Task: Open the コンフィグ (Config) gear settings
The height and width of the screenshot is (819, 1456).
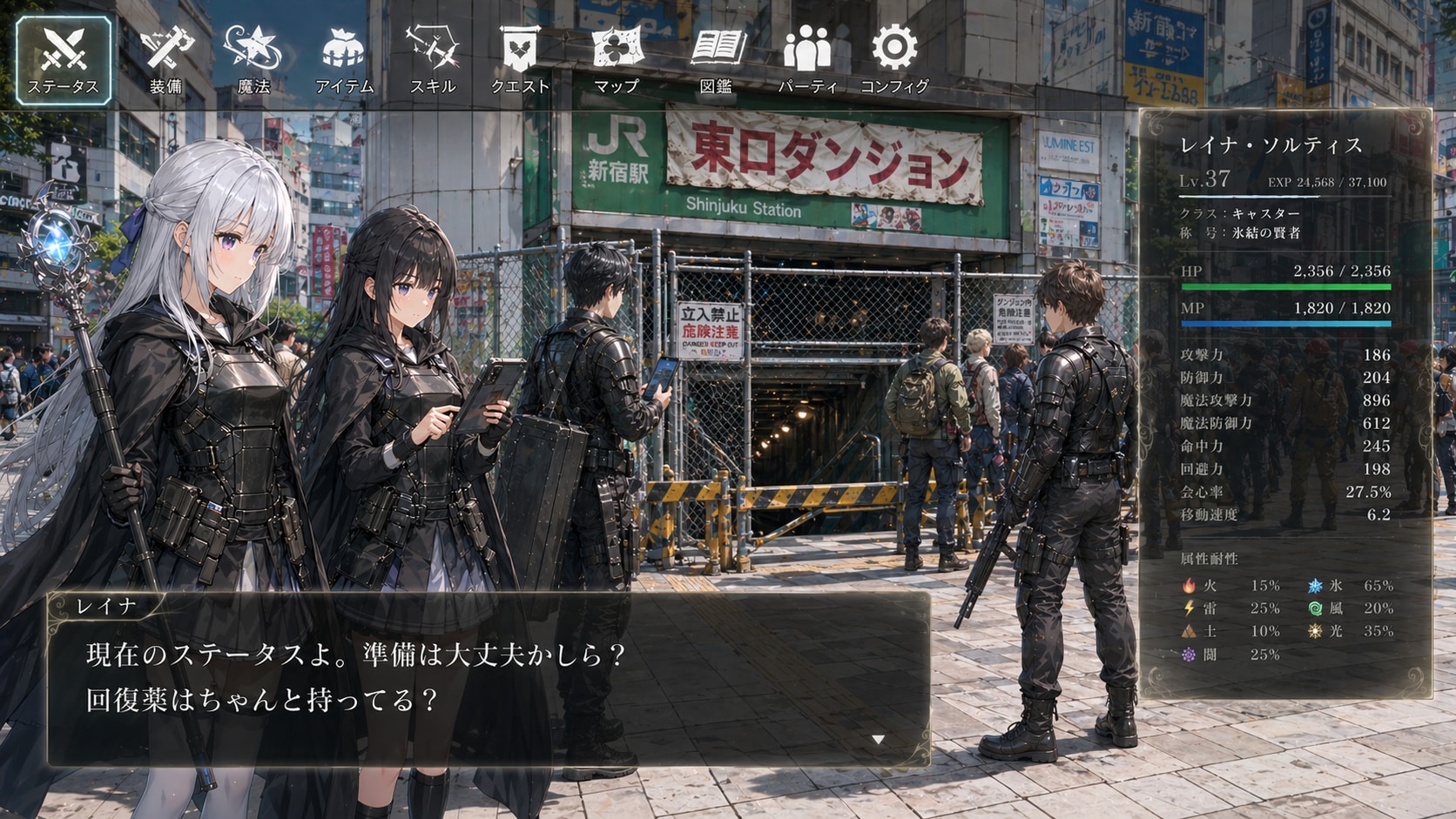Action: 895,59
